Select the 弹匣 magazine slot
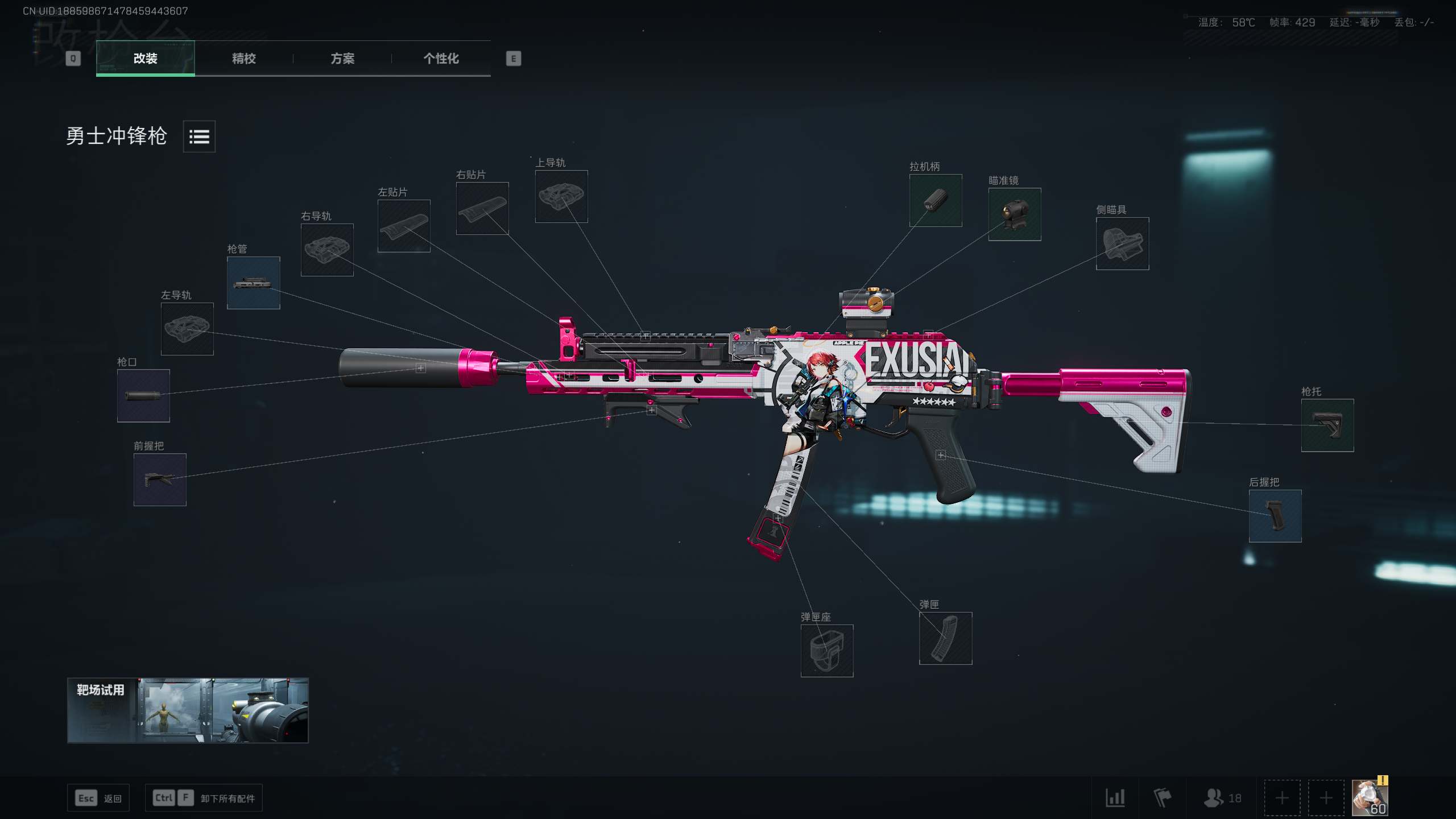This screenshot has width=1456, height=819. tap(945, 638)
